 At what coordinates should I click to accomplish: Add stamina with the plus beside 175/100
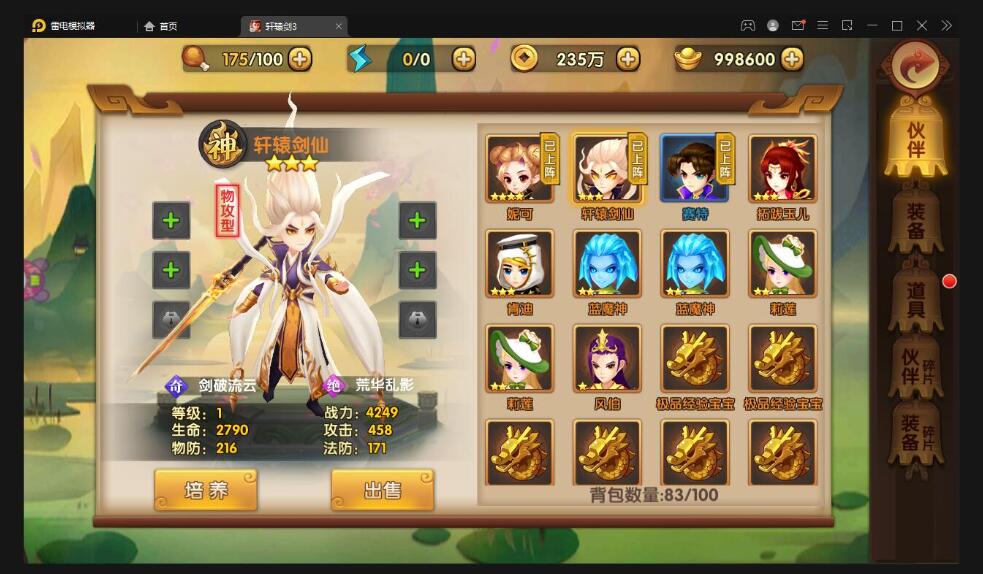[300, 59]
